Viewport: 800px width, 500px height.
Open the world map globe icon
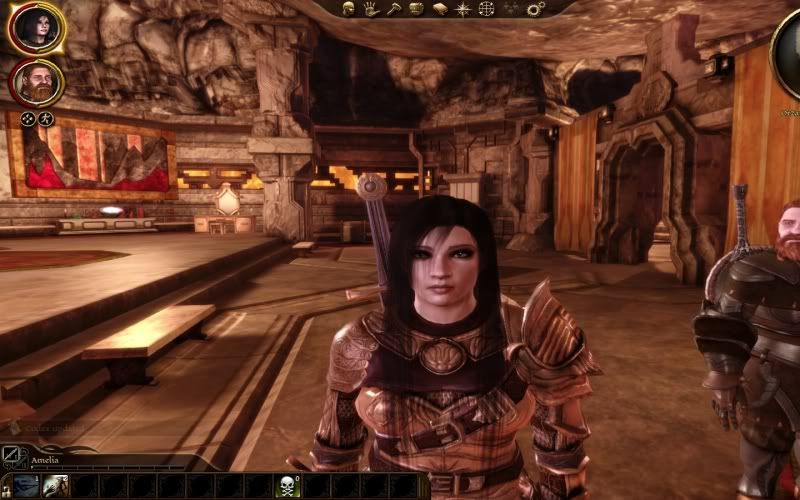[x=487, y=9]
